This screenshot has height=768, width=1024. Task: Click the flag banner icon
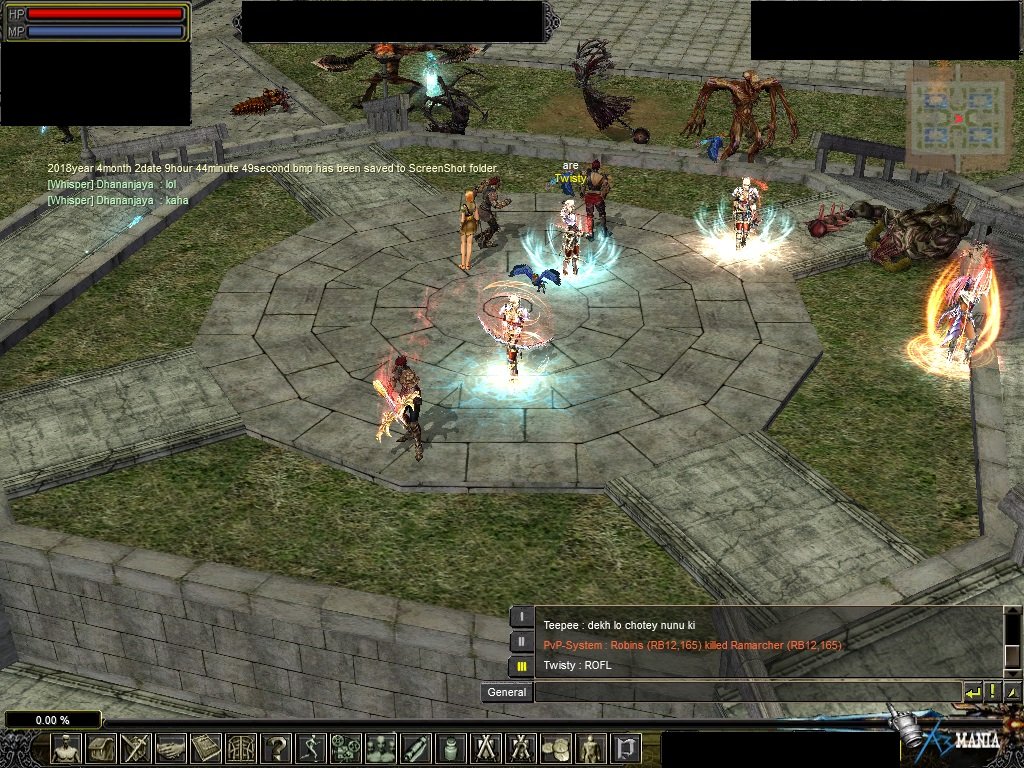point(626,748)
